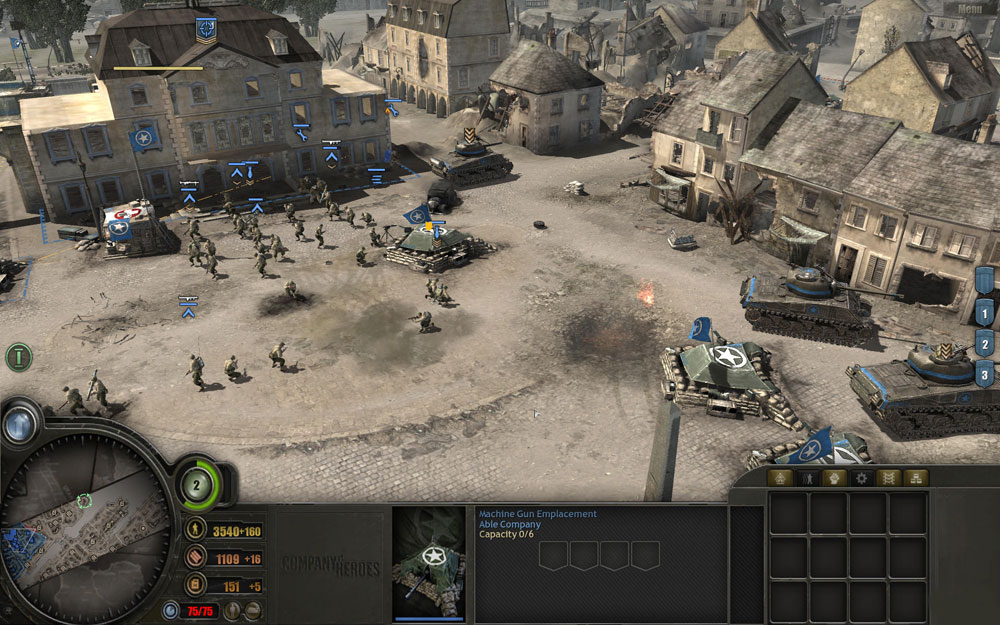Image resolution: width=1000 pixels, height=625 pixels.
Task: Click the fuel canister resource icon
Action: 197,586
